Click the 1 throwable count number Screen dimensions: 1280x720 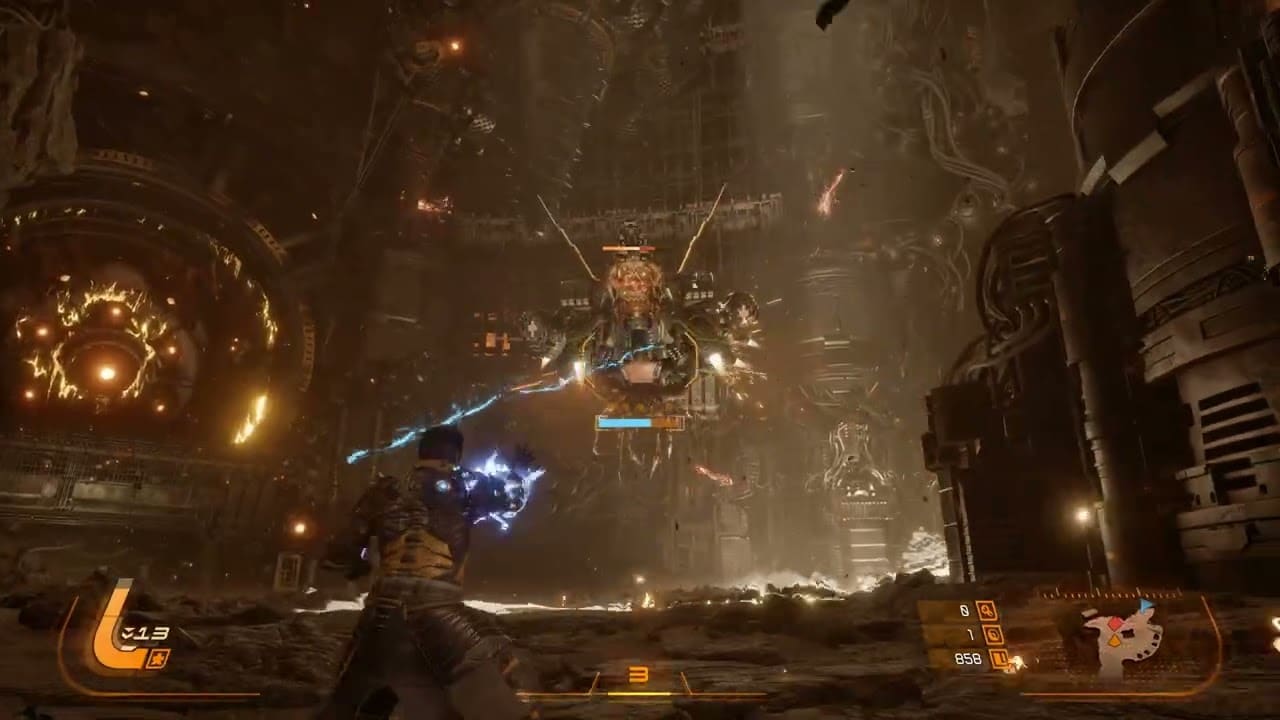click(971, 634)
